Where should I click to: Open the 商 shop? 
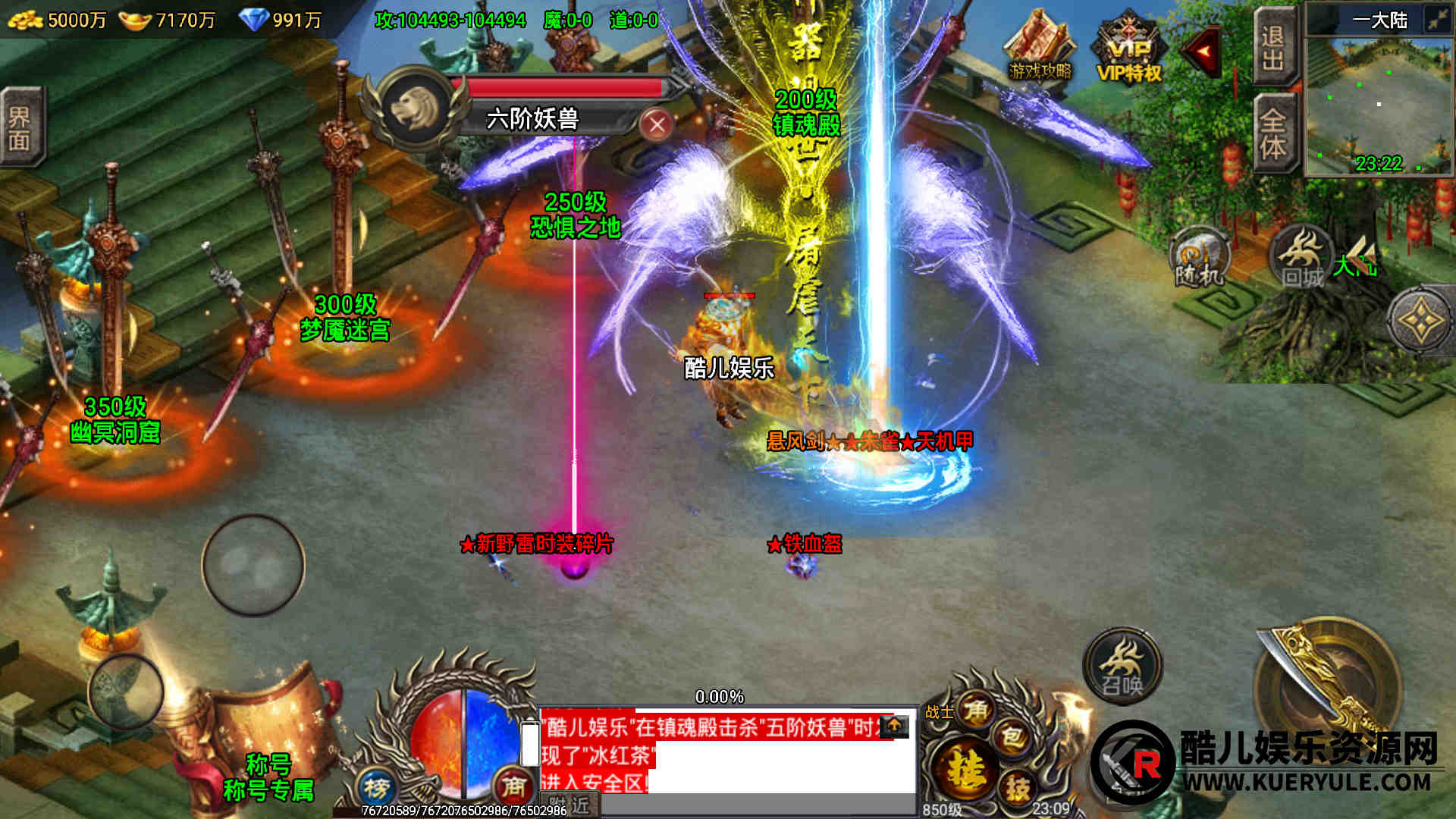pyautogui.click(x=513, y=787)
